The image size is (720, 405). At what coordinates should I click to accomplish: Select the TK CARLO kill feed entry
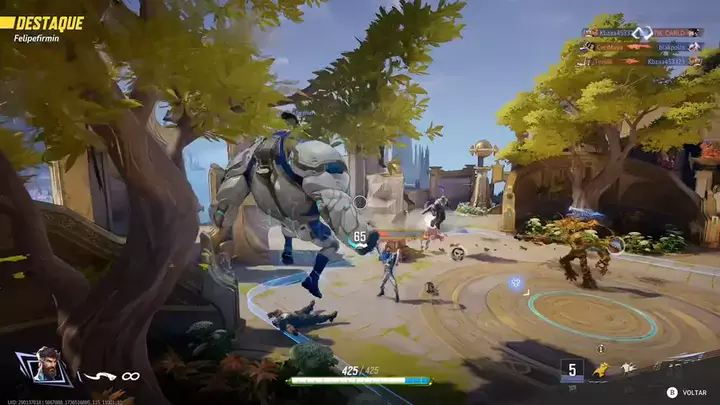[677, 32]
